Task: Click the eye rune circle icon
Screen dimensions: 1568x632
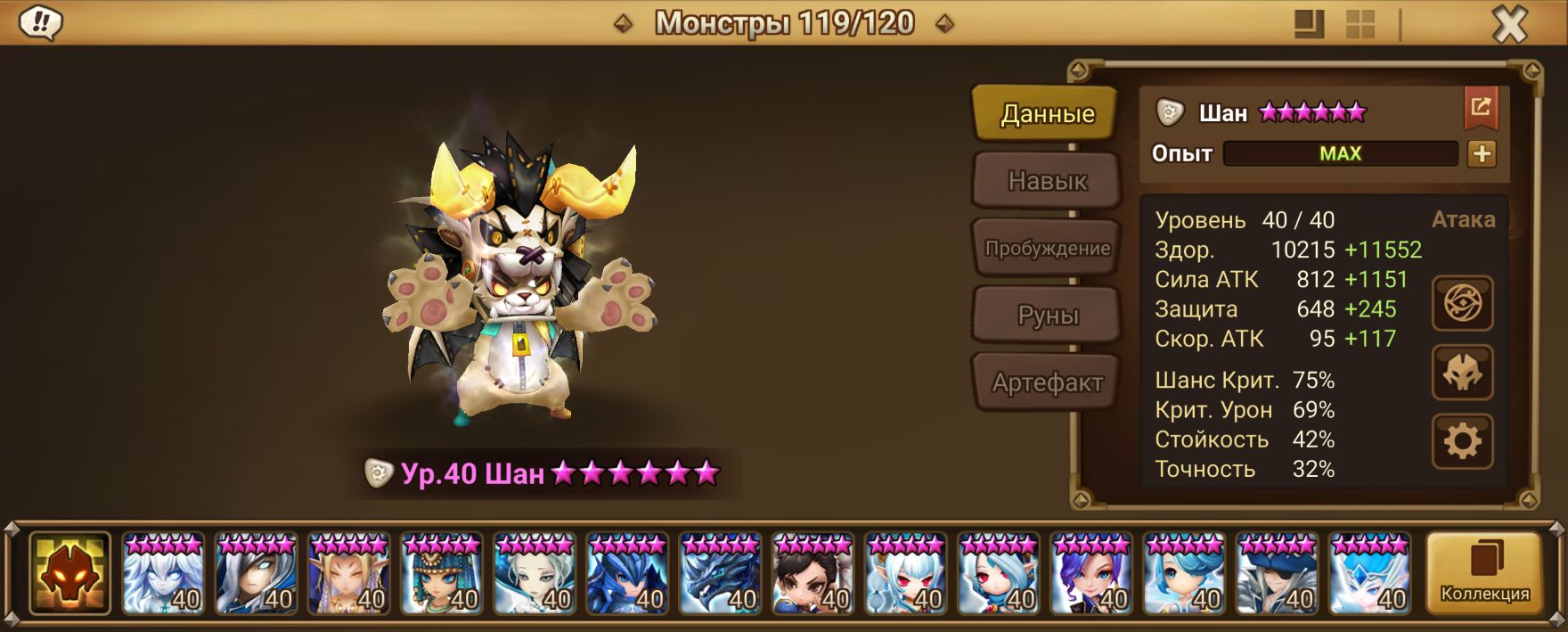Action: coord(1462,304)
